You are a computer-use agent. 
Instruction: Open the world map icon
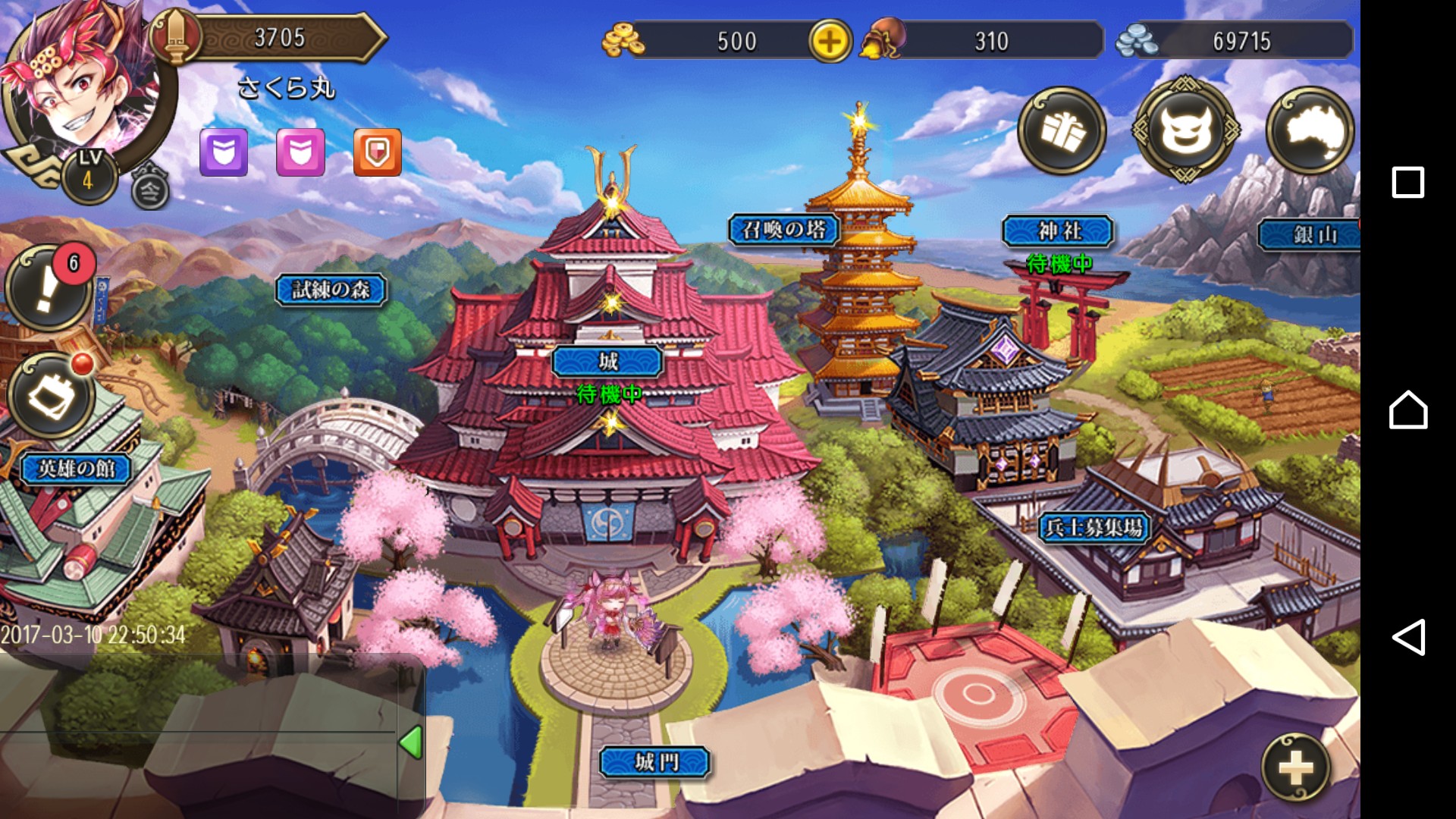(1310, 131)
